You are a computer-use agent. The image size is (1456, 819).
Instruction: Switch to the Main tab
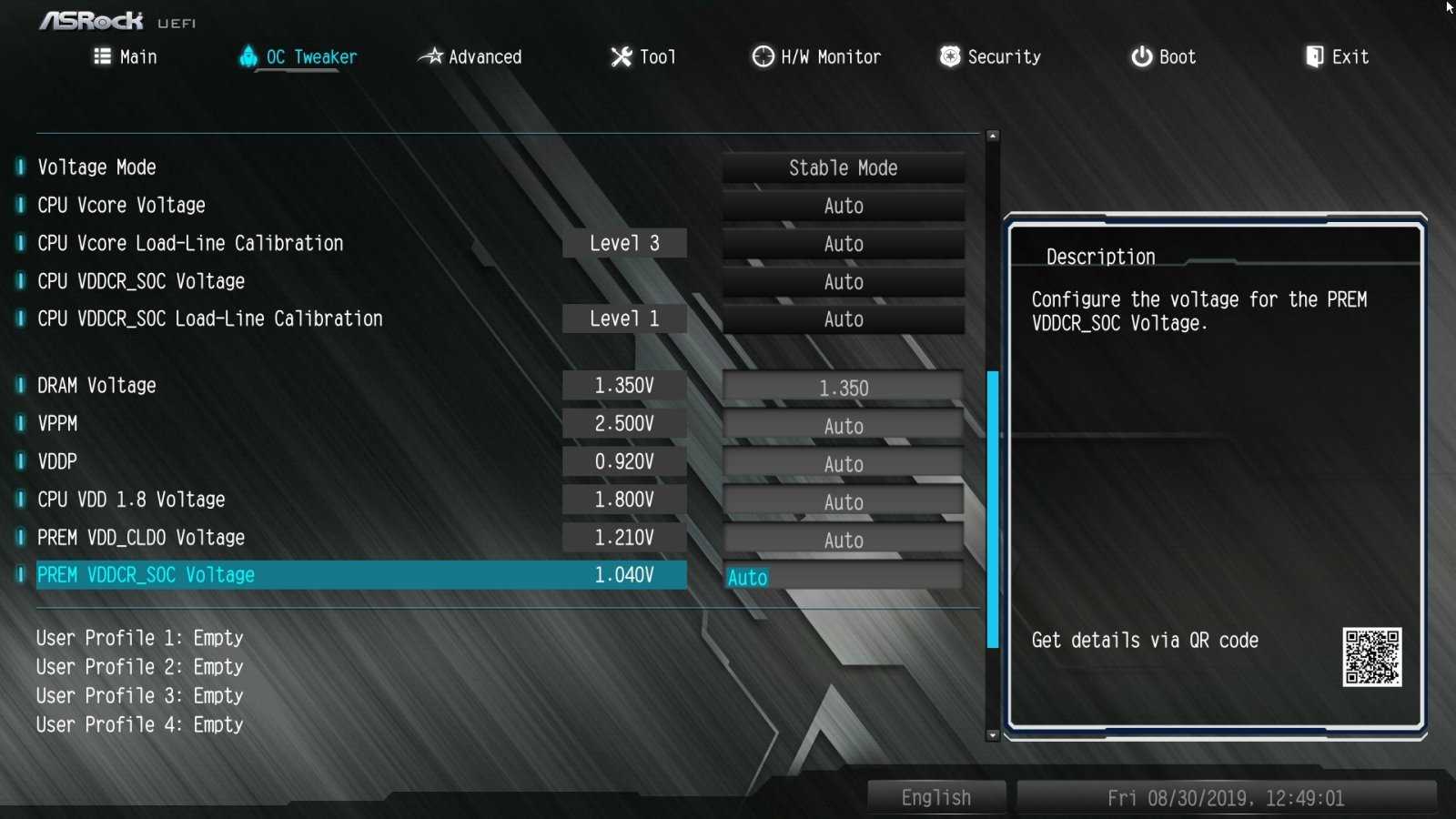pyautogui.click(x=126, y=57)
